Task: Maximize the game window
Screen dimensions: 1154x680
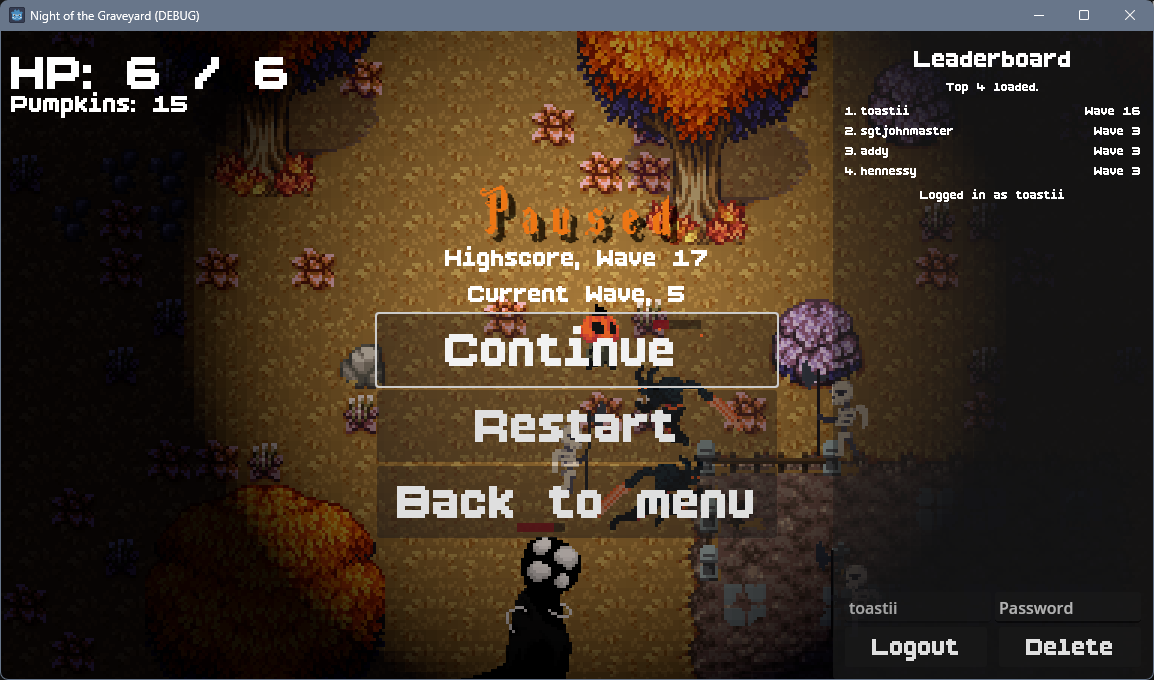Action: click(1084, 15)
